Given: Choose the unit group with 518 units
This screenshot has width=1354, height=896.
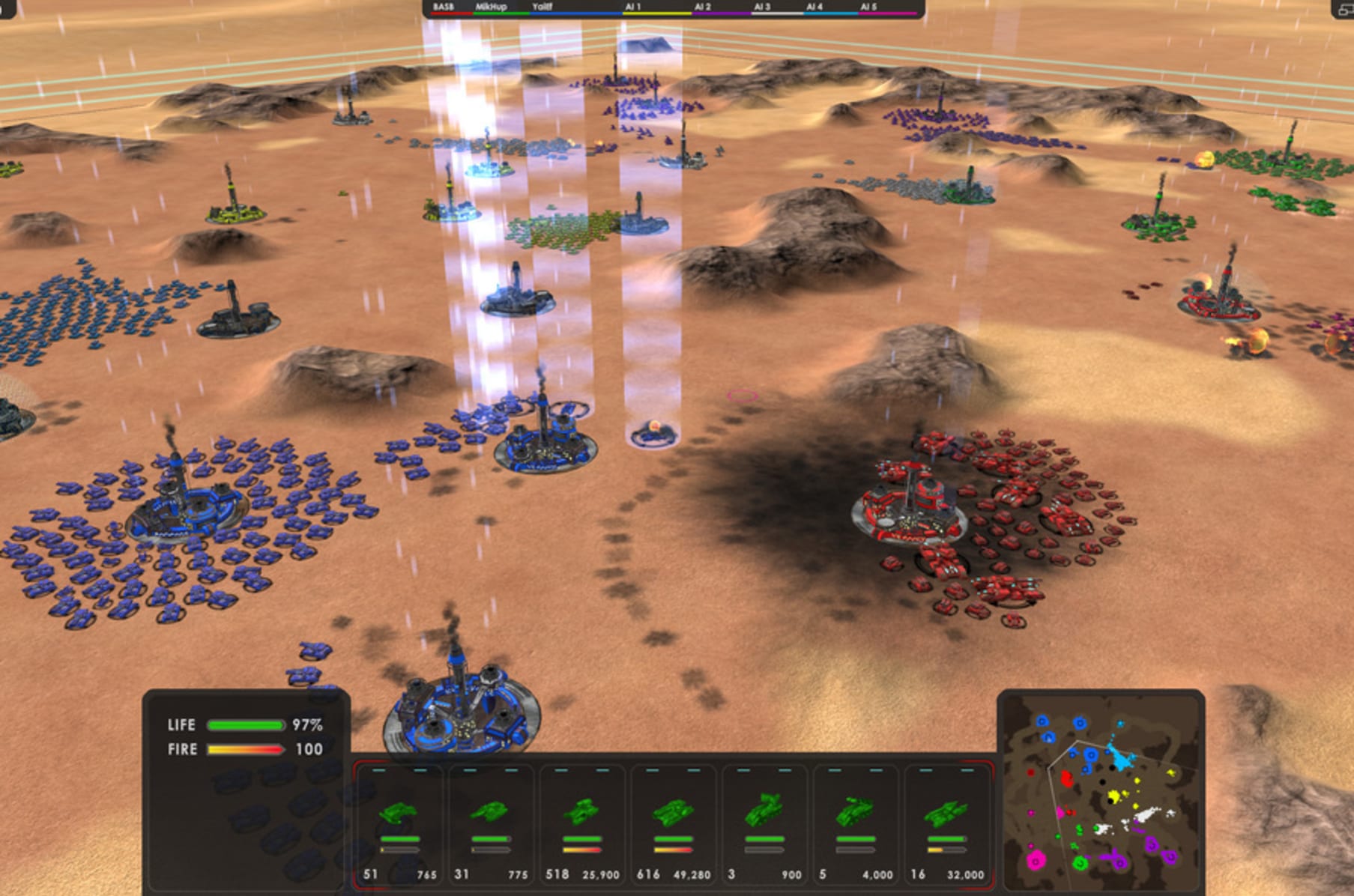Looking at the screenshot, I should [x=582, y=824].
